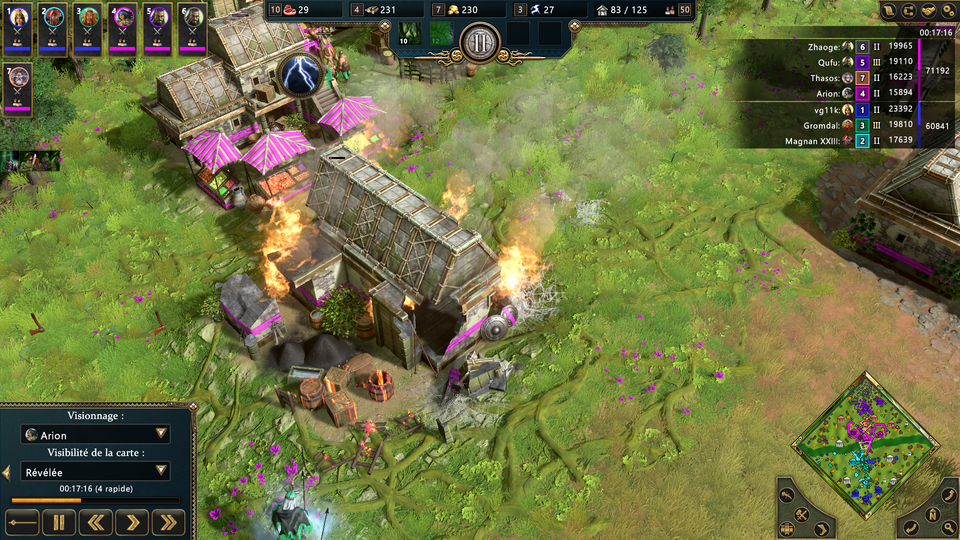Viewport: 960px width, 540px height.
Task: Collapse the replay panel with the left arrow
Action: coord(6,471)
